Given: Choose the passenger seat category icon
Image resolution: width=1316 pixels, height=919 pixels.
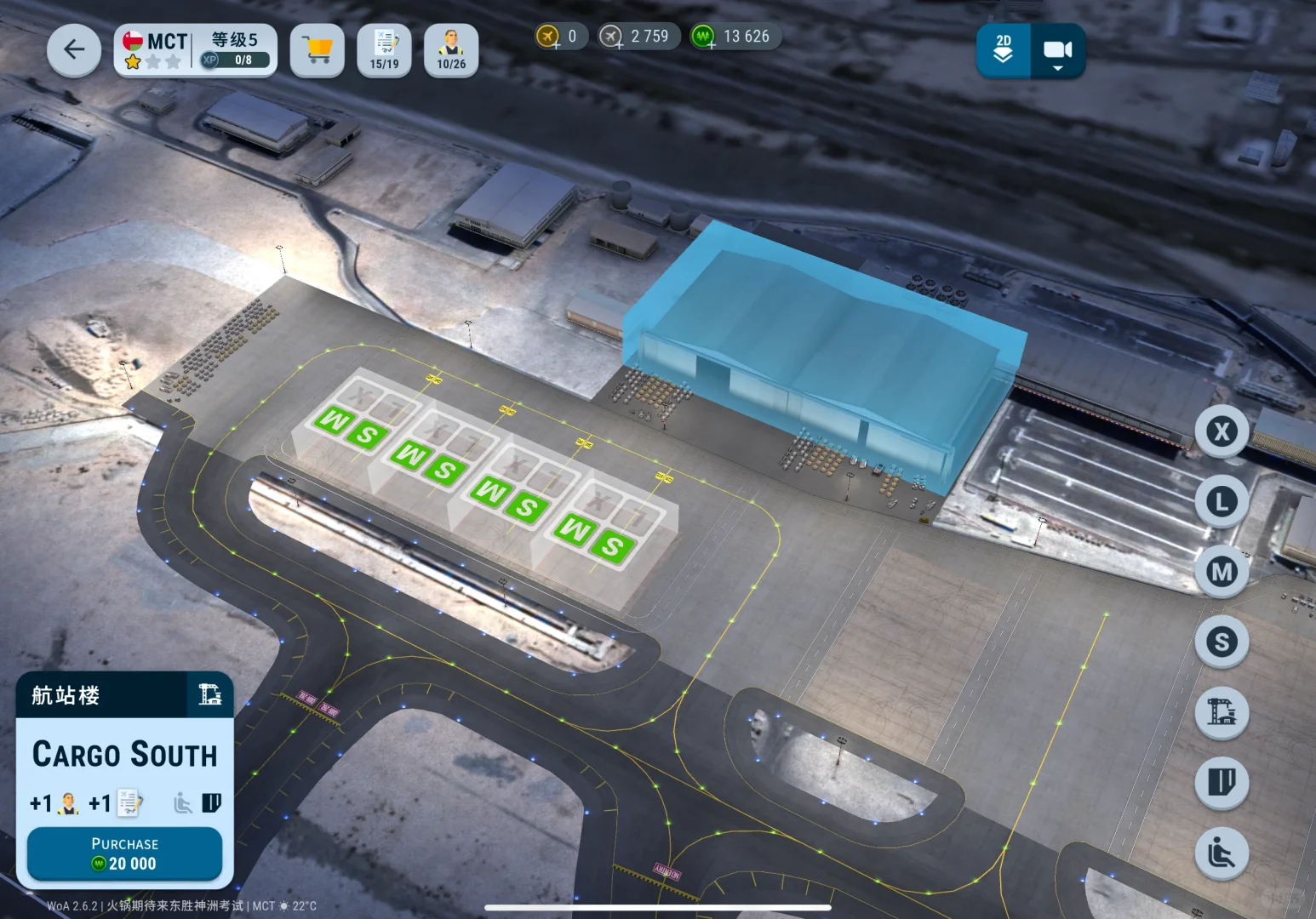Looking at the screenshot, I should pos(1222,853).
